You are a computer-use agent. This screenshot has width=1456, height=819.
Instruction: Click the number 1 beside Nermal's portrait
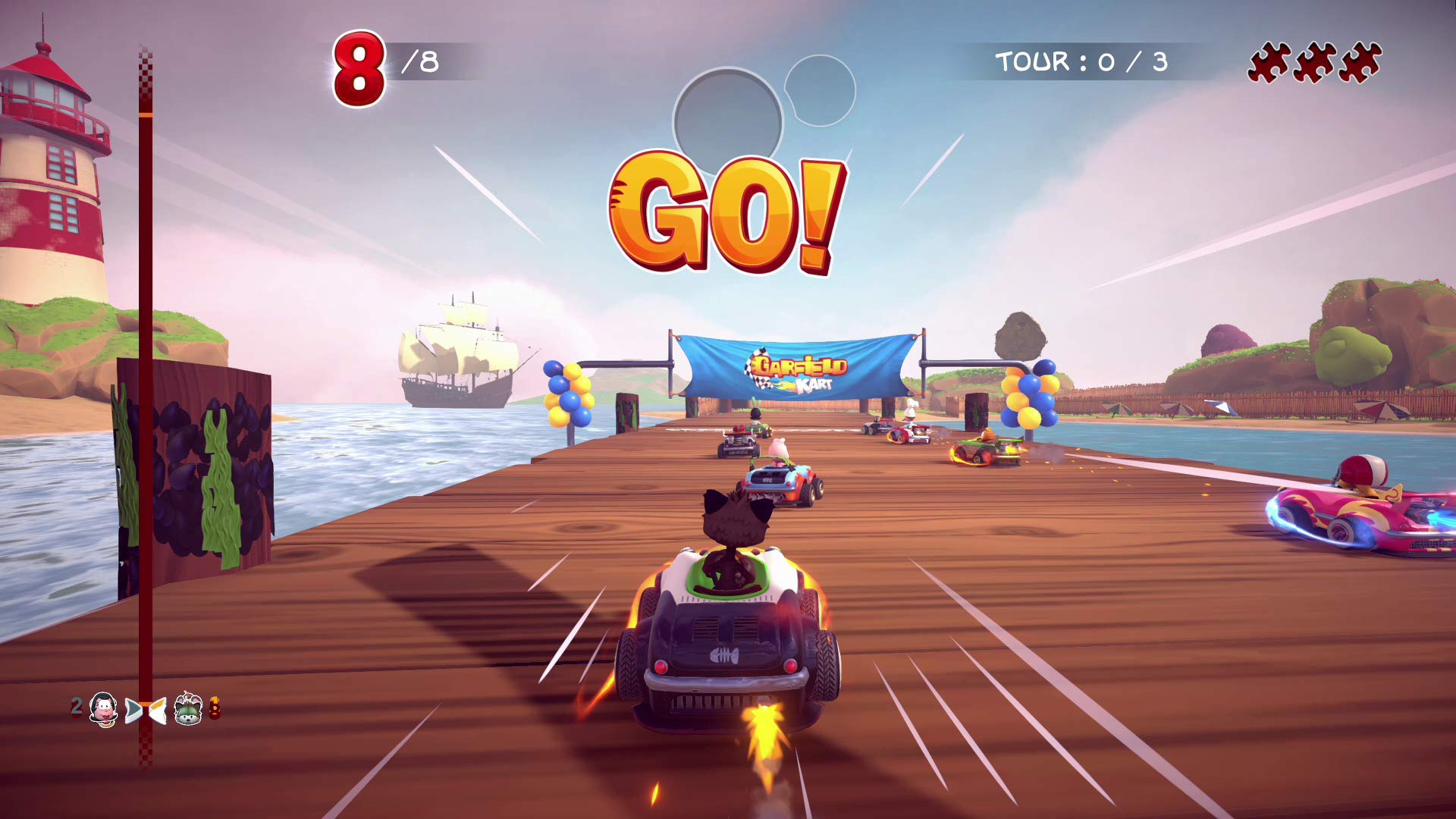point(215,707)
